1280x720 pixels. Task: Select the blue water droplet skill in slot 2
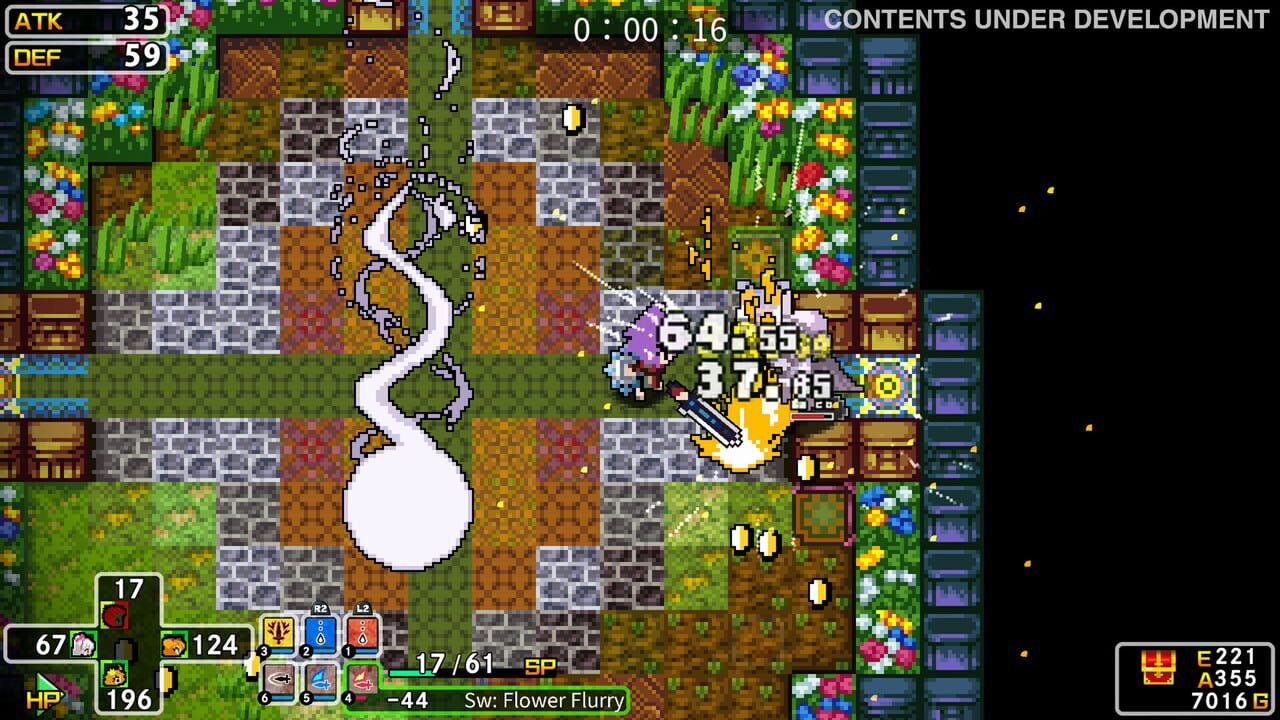(x=320, y=631)
